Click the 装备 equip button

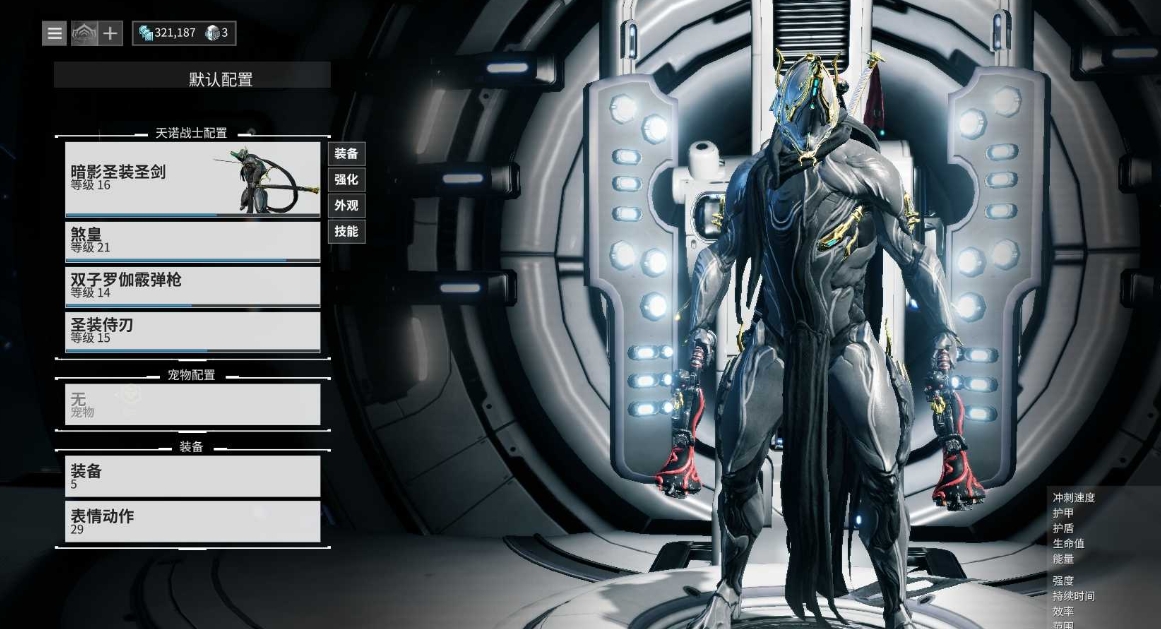[x=346, y=154]
